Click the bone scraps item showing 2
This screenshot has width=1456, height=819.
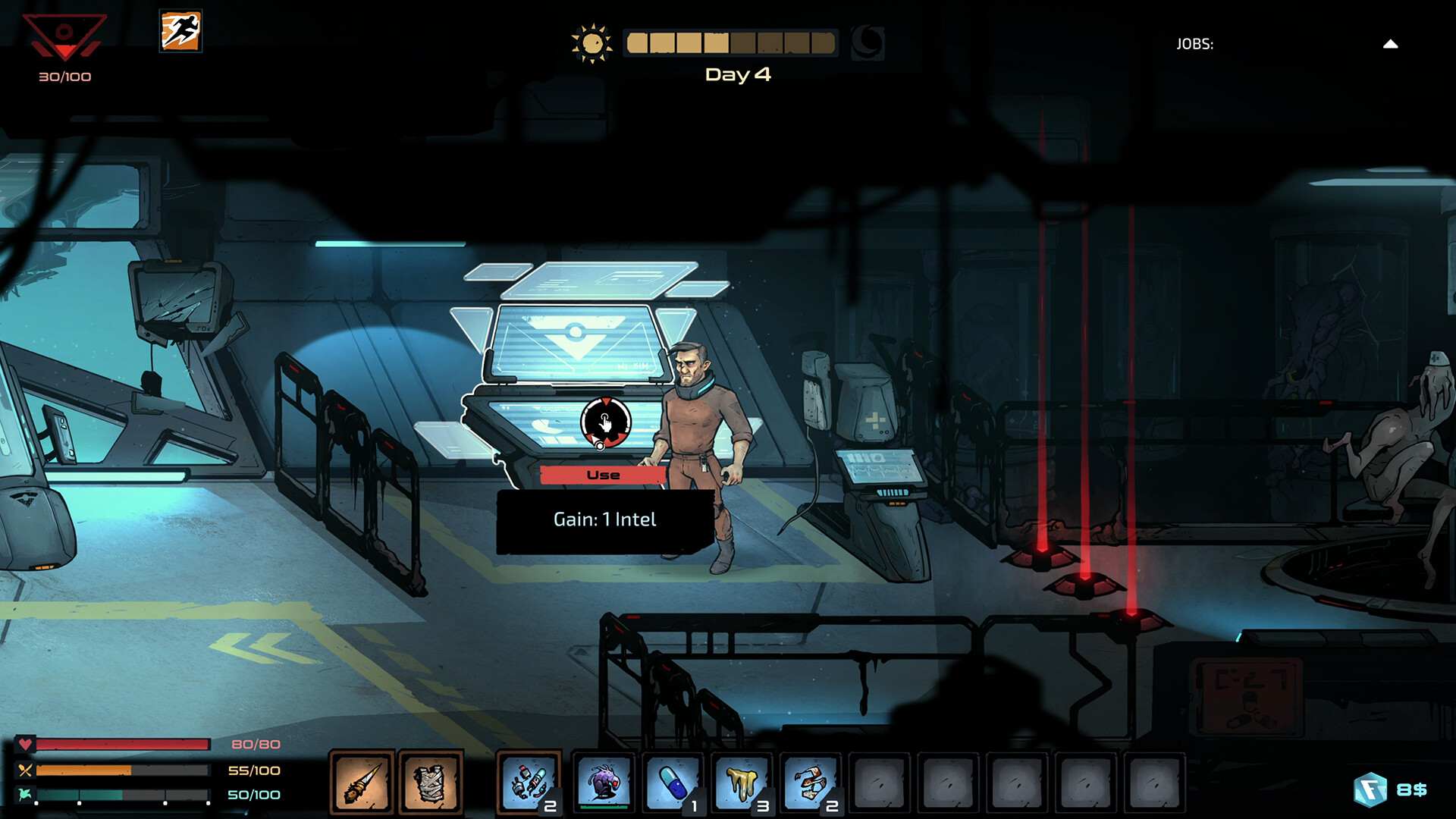point(812,781)
